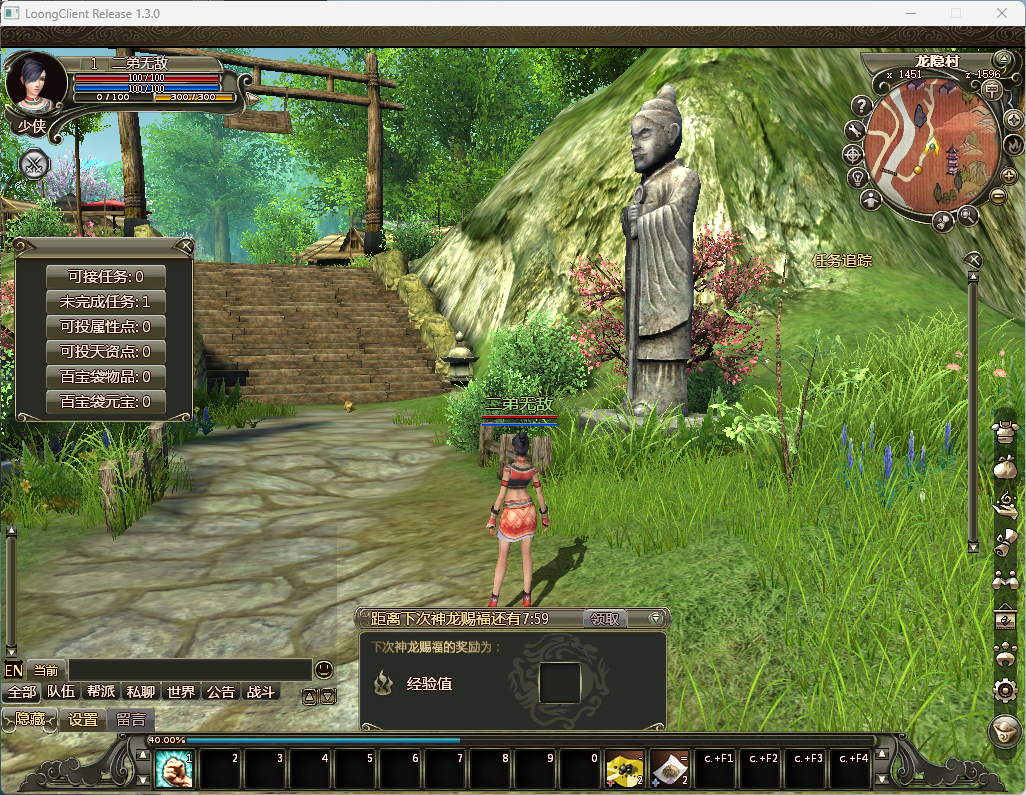Open the 可投属性点 entry

(x=105, y=327)
